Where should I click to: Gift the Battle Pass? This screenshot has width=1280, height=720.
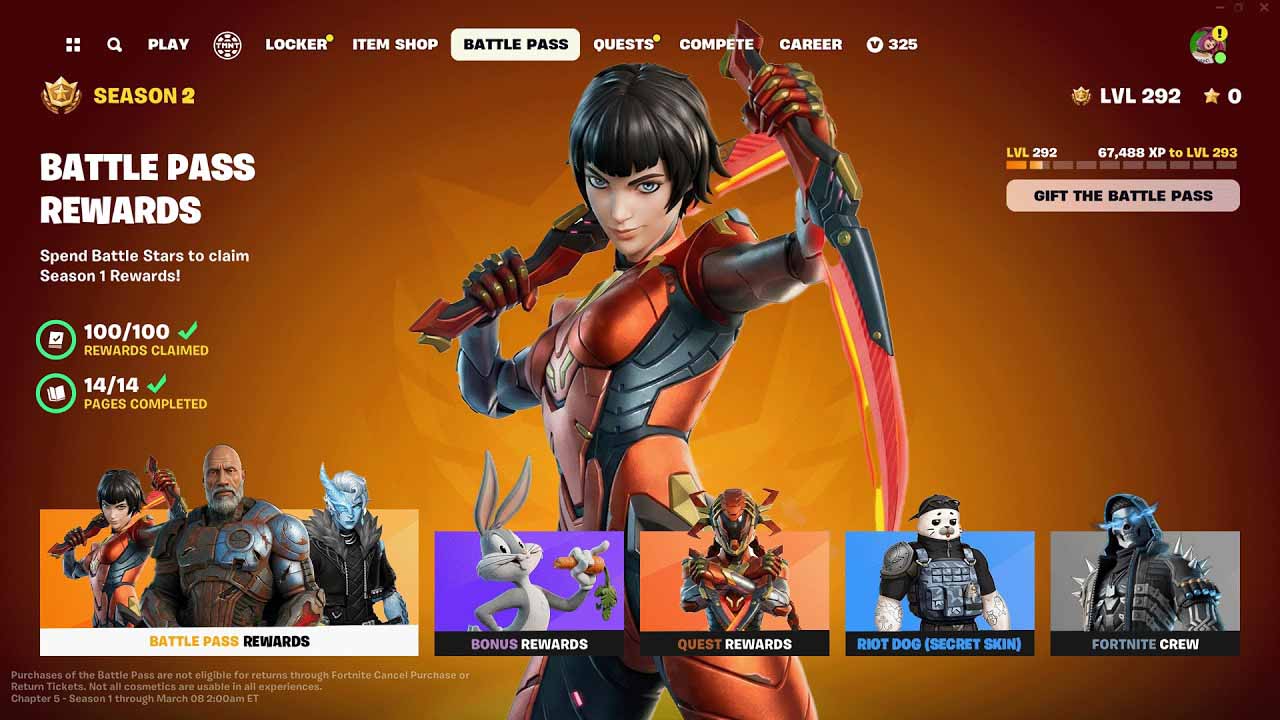coord(1122,196)
